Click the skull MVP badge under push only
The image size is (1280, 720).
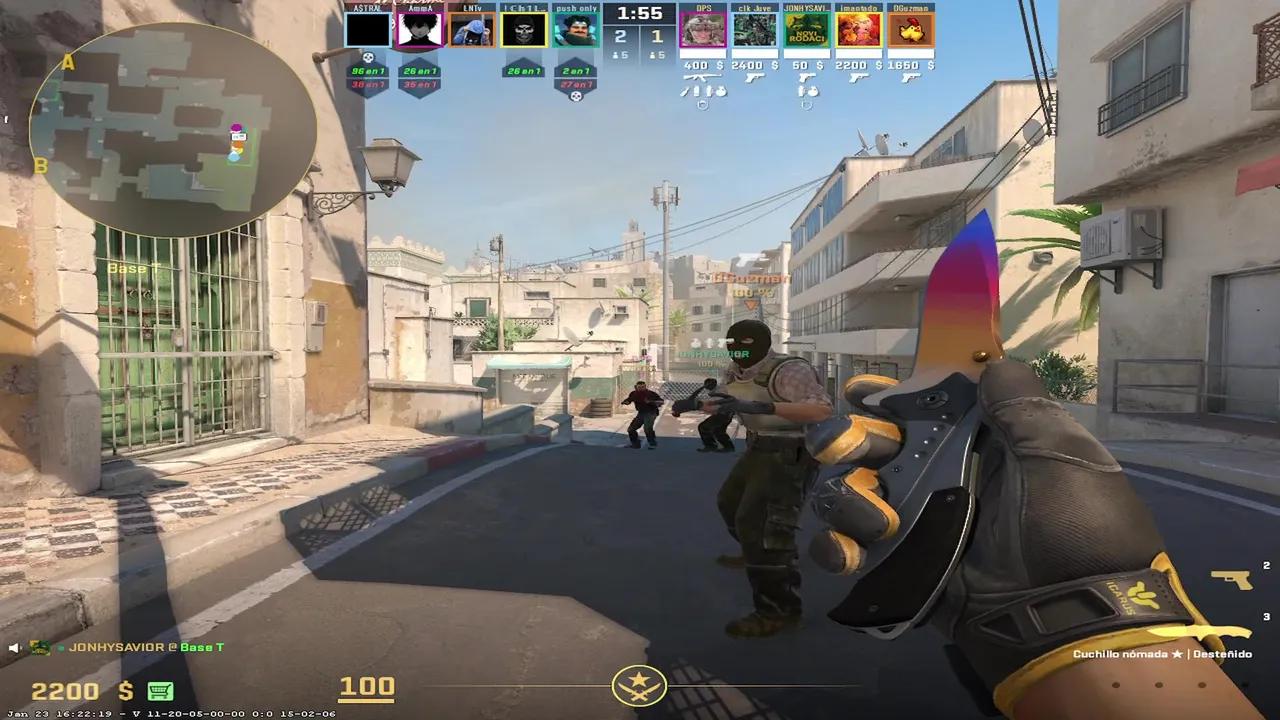point(576,96)
